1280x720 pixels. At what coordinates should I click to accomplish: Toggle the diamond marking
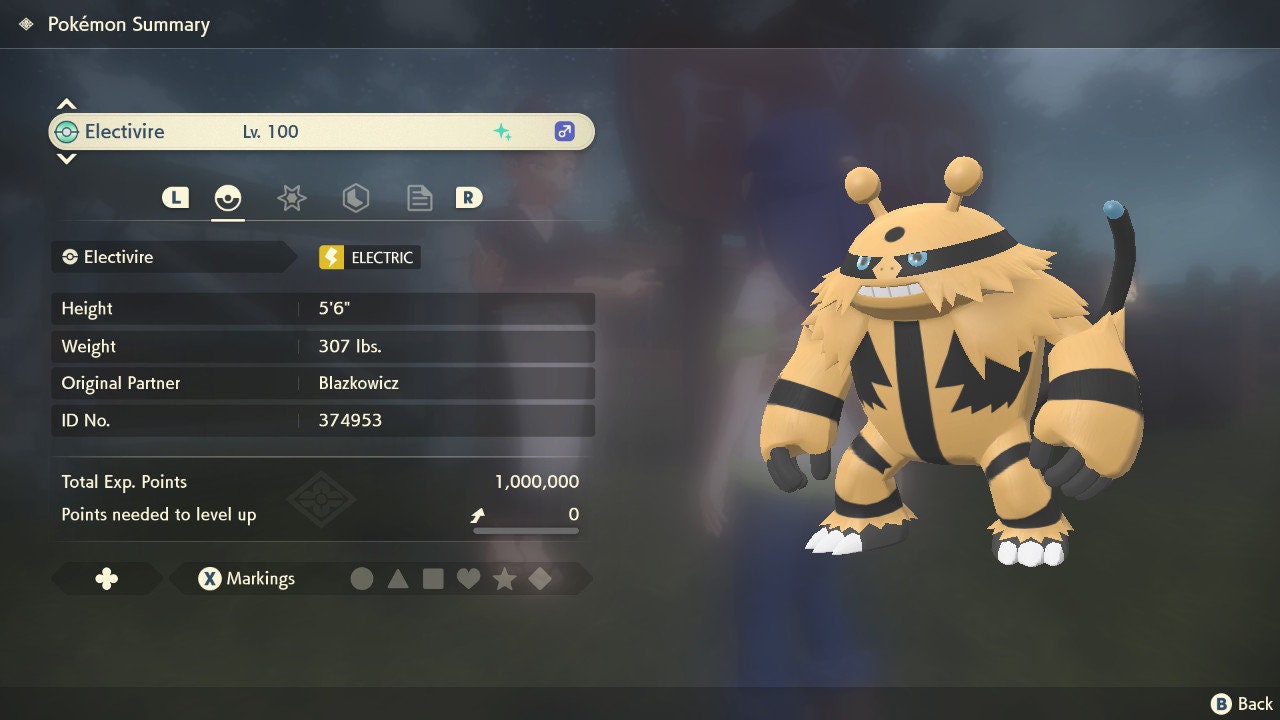point(540,579)
